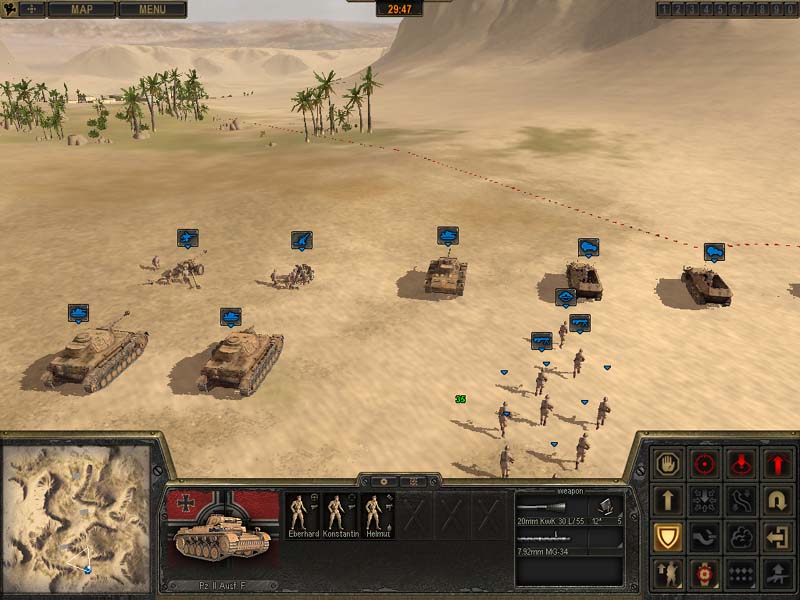Activate the smoke cloud command
This screenshot has width=800, height=600.
coord(742,537)
